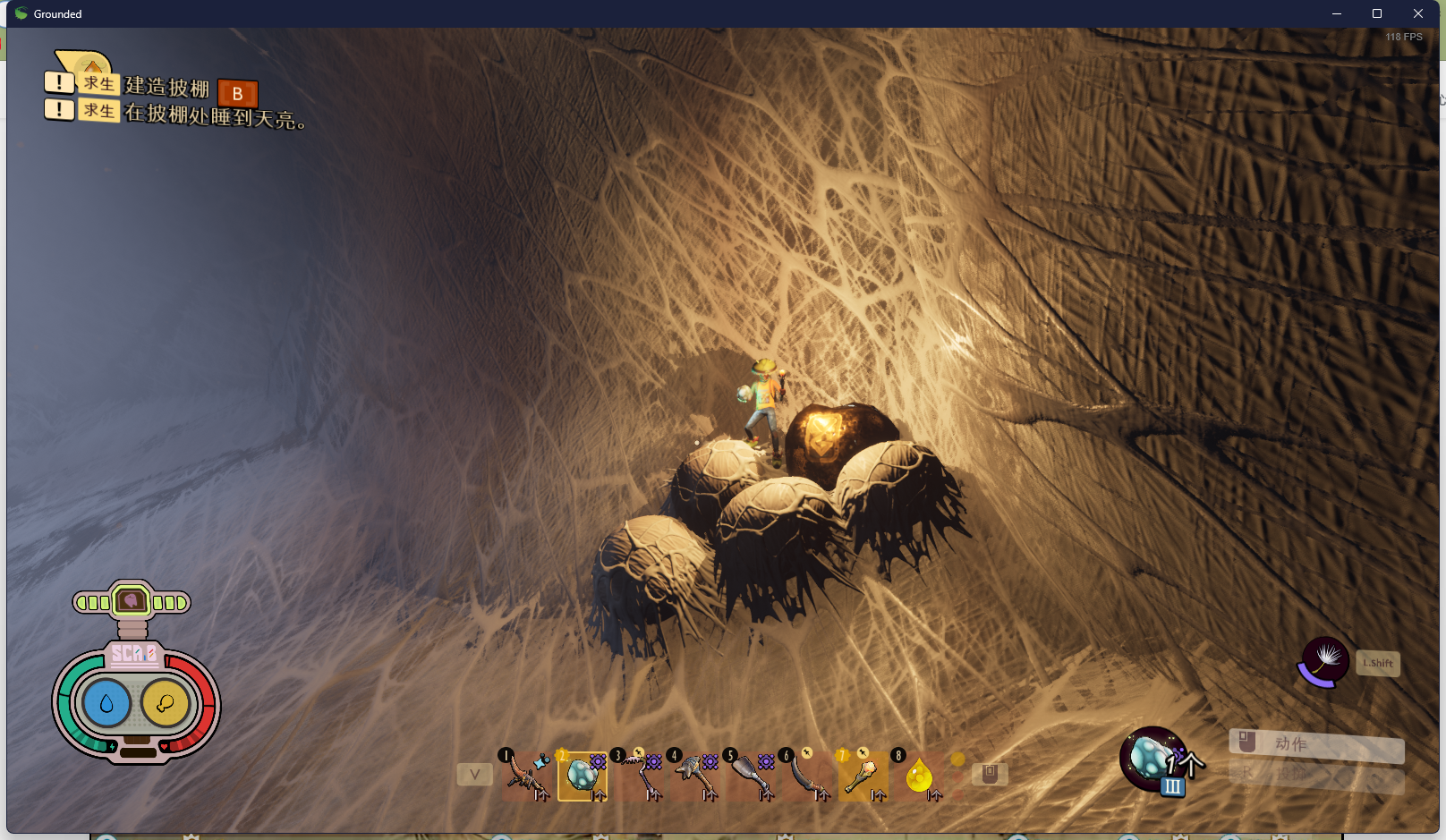Select the glowing torch staff in slot 7
The image size is (1446, 840).
pyautogui.click(x=863, y=775)
